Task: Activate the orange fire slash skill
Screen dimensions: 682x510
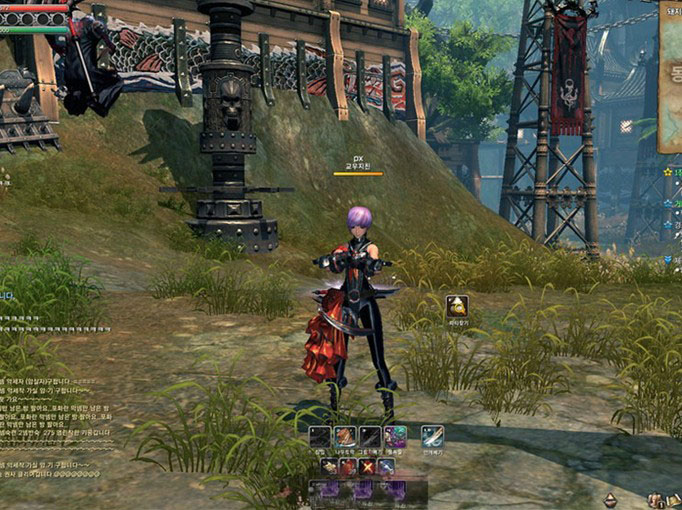Action: 345,436
